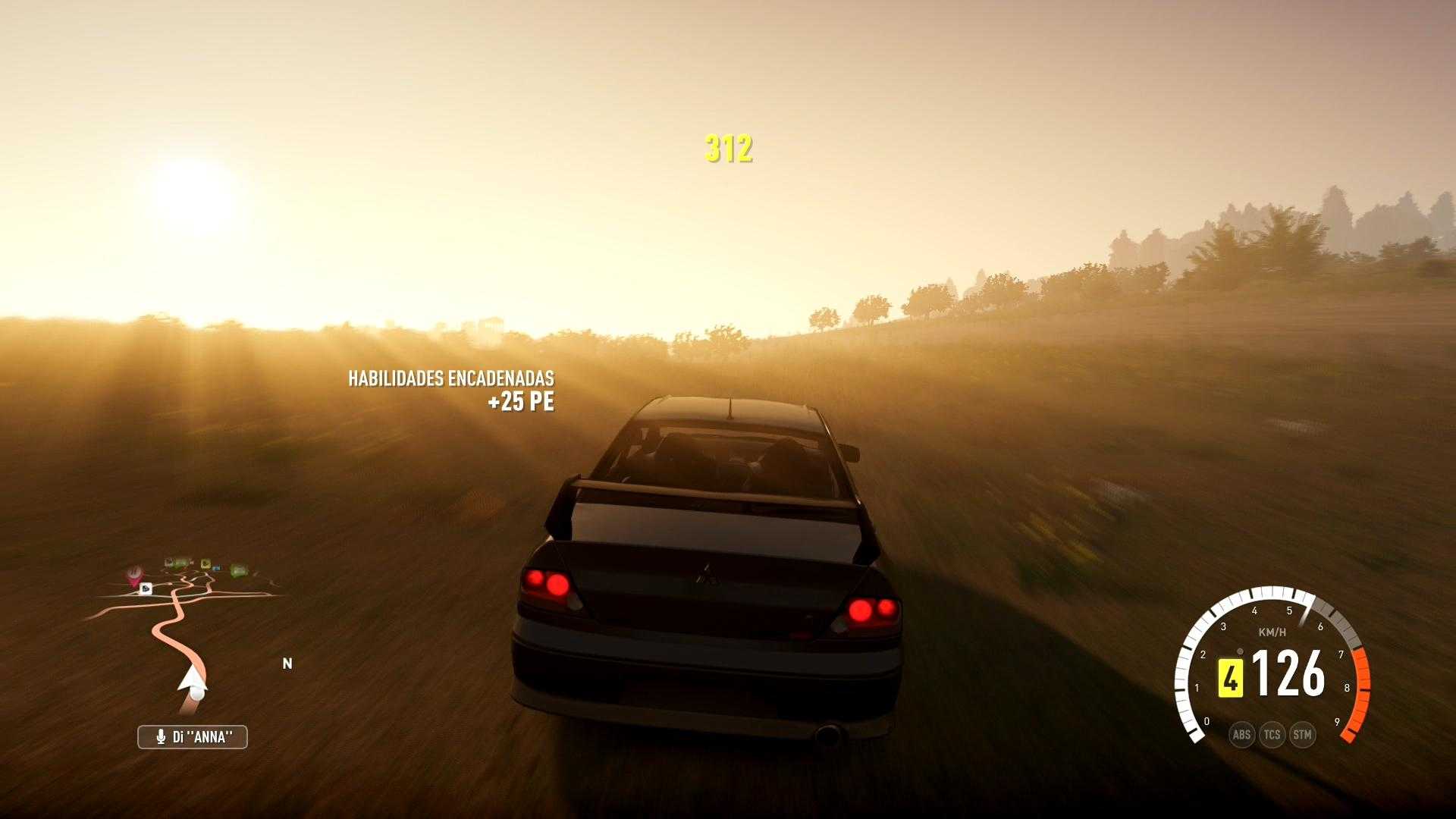Select the pink destination pin on the minimap
The width and height of the screenshot is (1456, 819).
135,575
